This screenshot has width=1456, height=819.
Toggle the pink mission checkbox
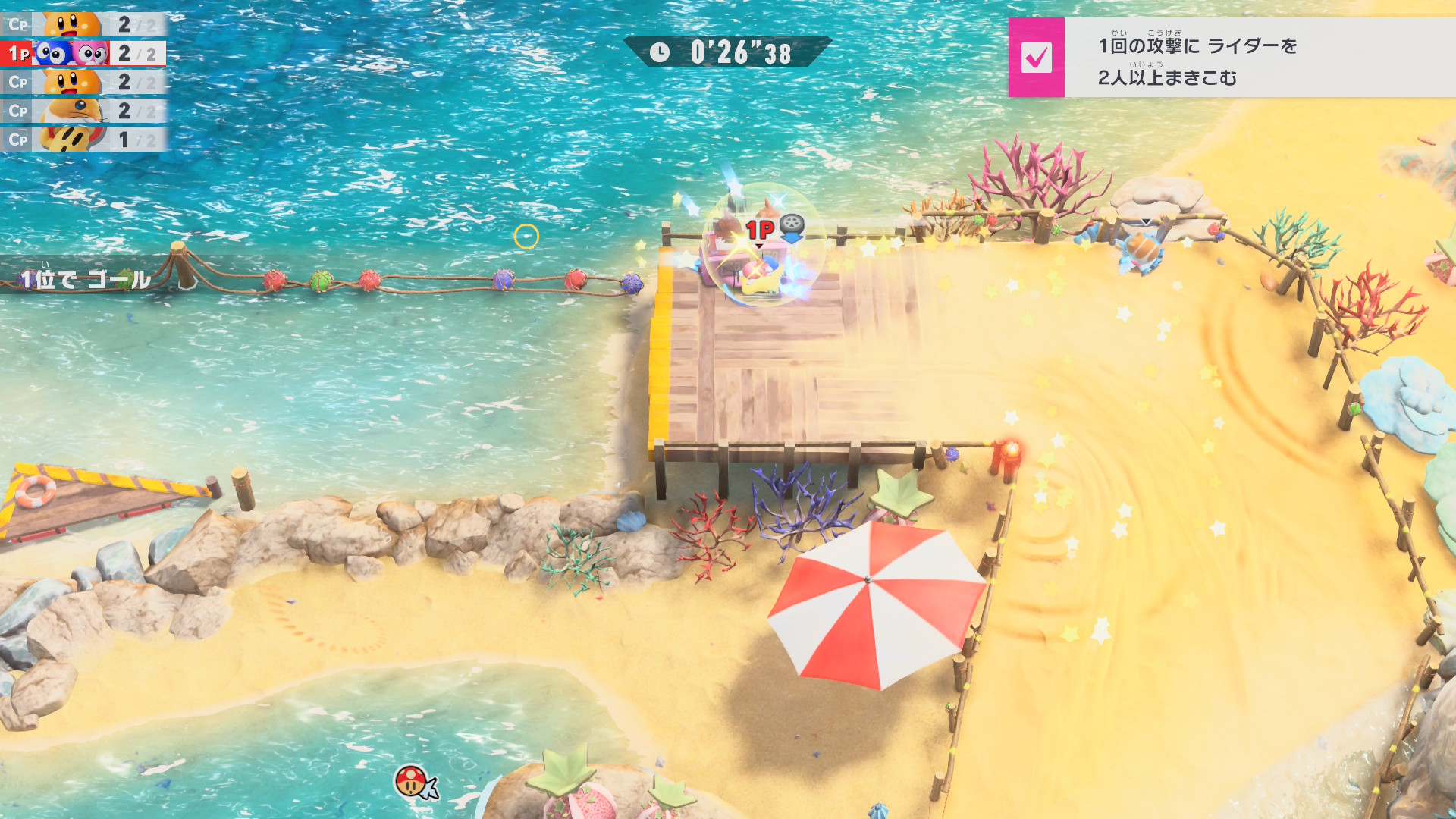[1036, 58]
